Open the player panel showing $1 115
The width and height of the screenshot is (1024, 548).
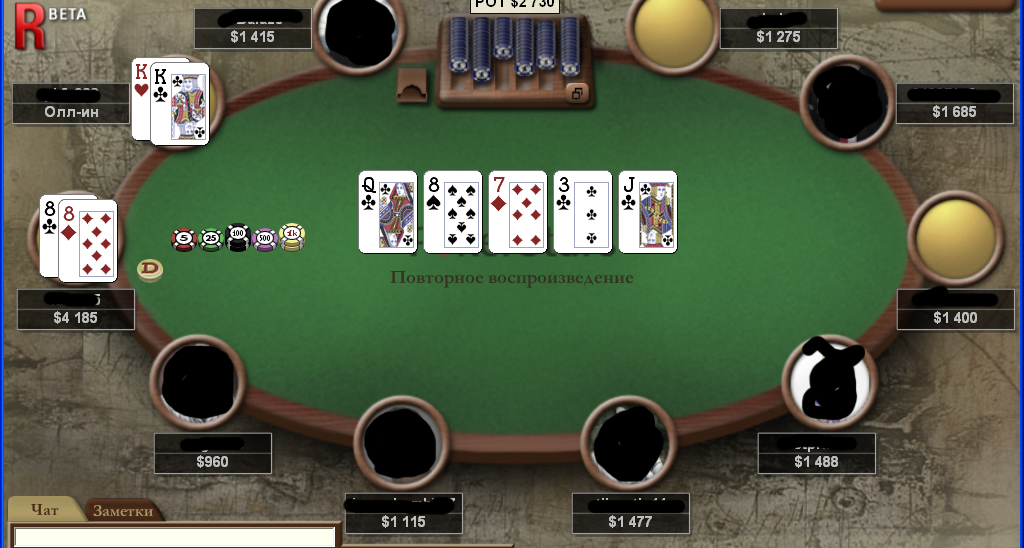(403, 513)
